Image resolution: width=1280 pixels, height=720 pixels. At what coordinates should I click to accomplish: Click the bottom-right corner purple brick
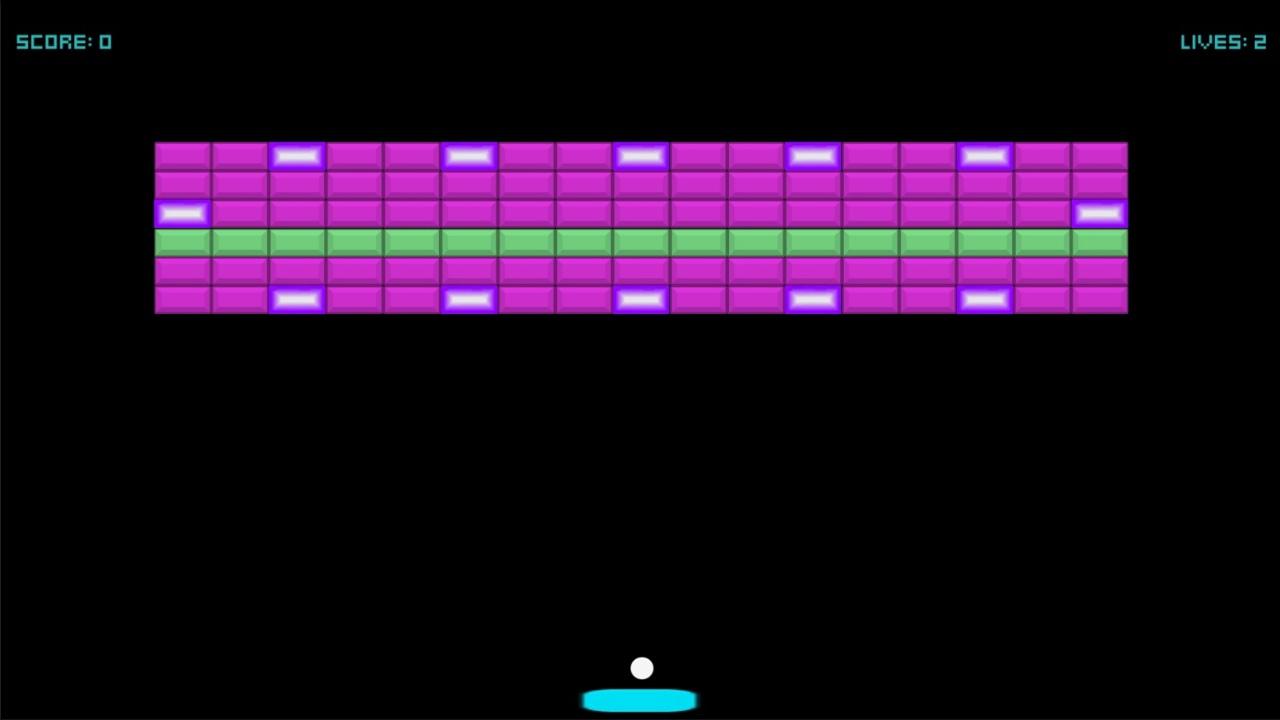click(1099, 299)
